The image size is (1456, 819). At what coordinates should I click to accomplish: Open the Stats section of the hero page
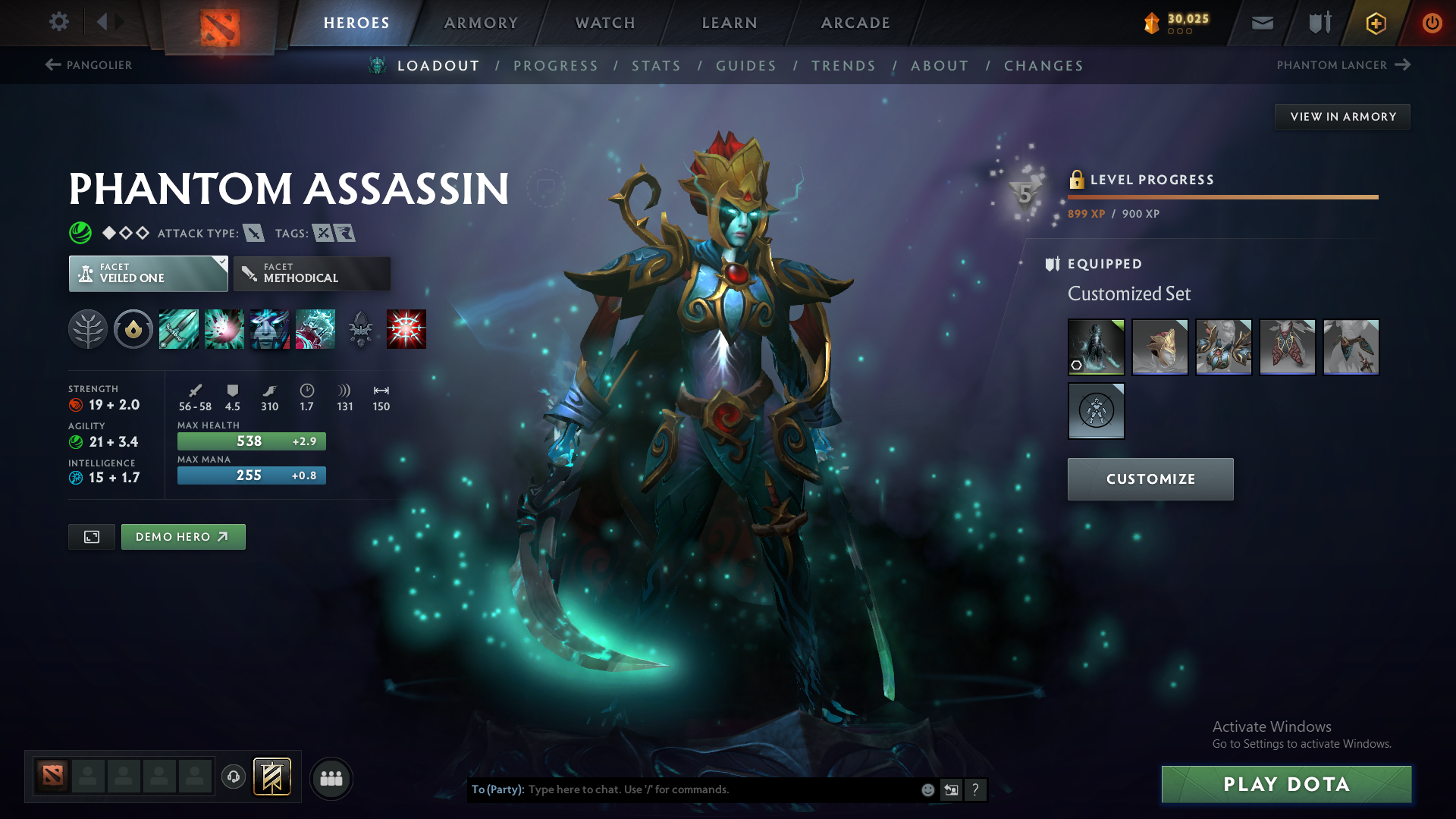[656, 66]
